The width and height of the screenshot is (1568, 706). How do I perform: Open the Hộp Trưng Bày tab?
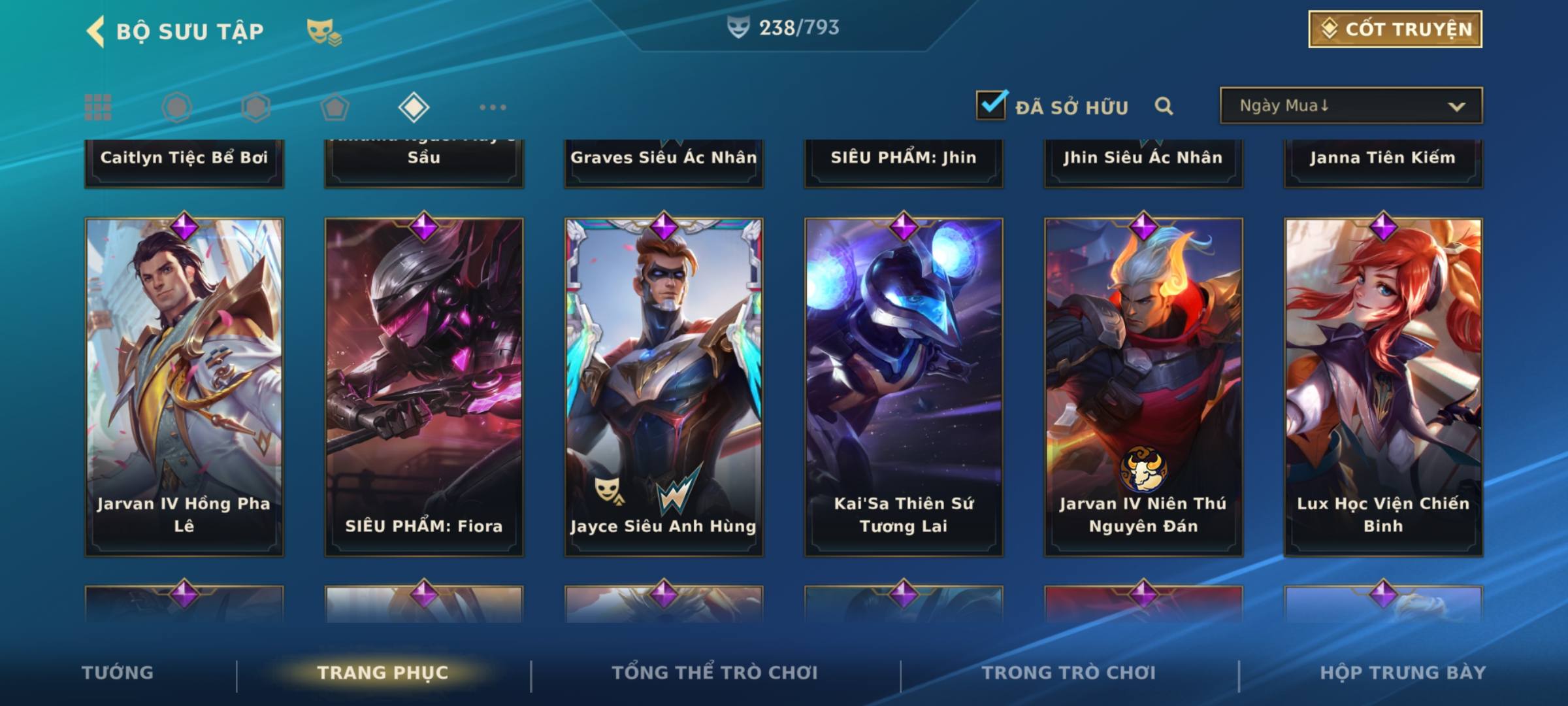click(1403, 673)
